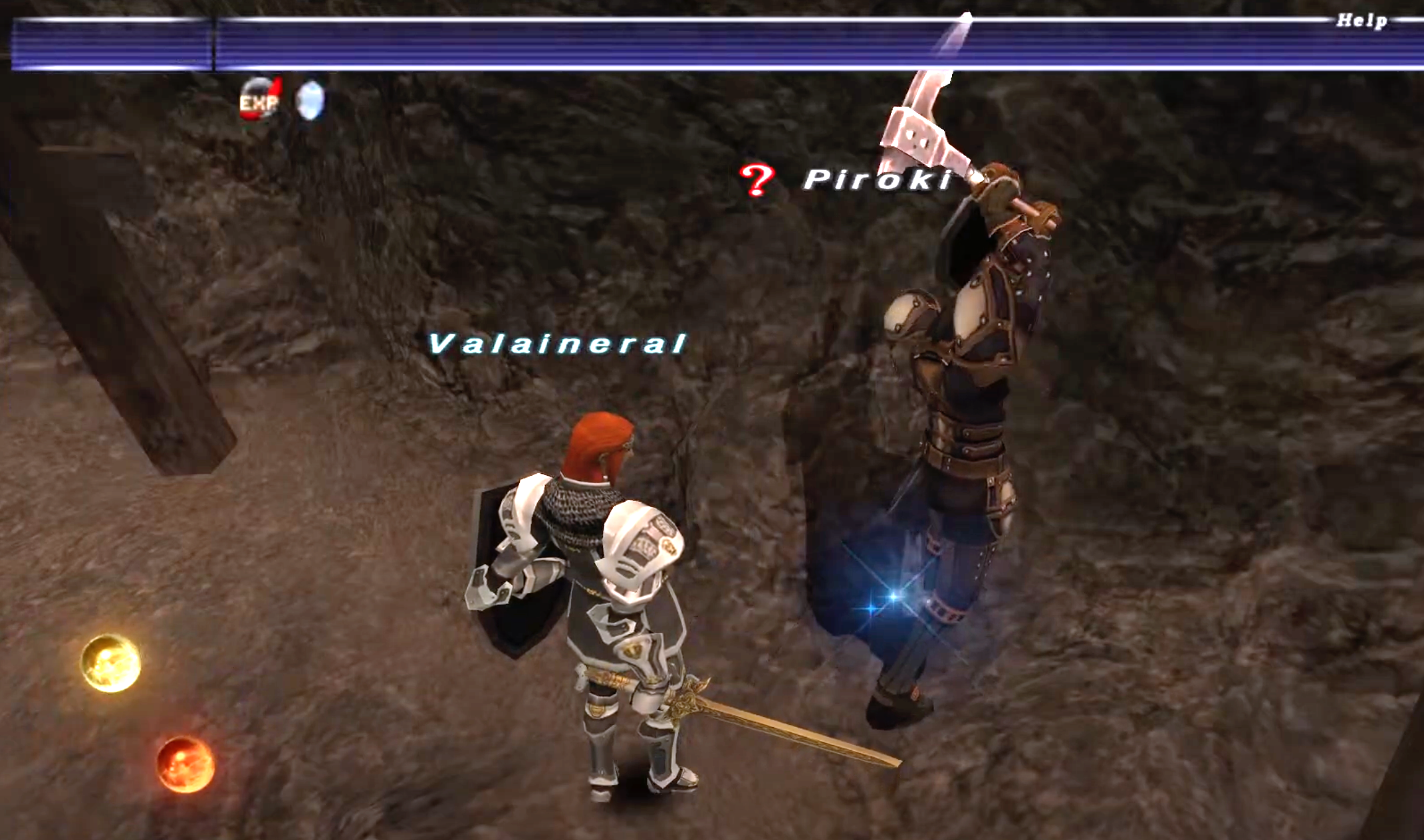Click the Help label on the top bar
Viewport: 1424px width, 840px height.
tap(1362, 21)
